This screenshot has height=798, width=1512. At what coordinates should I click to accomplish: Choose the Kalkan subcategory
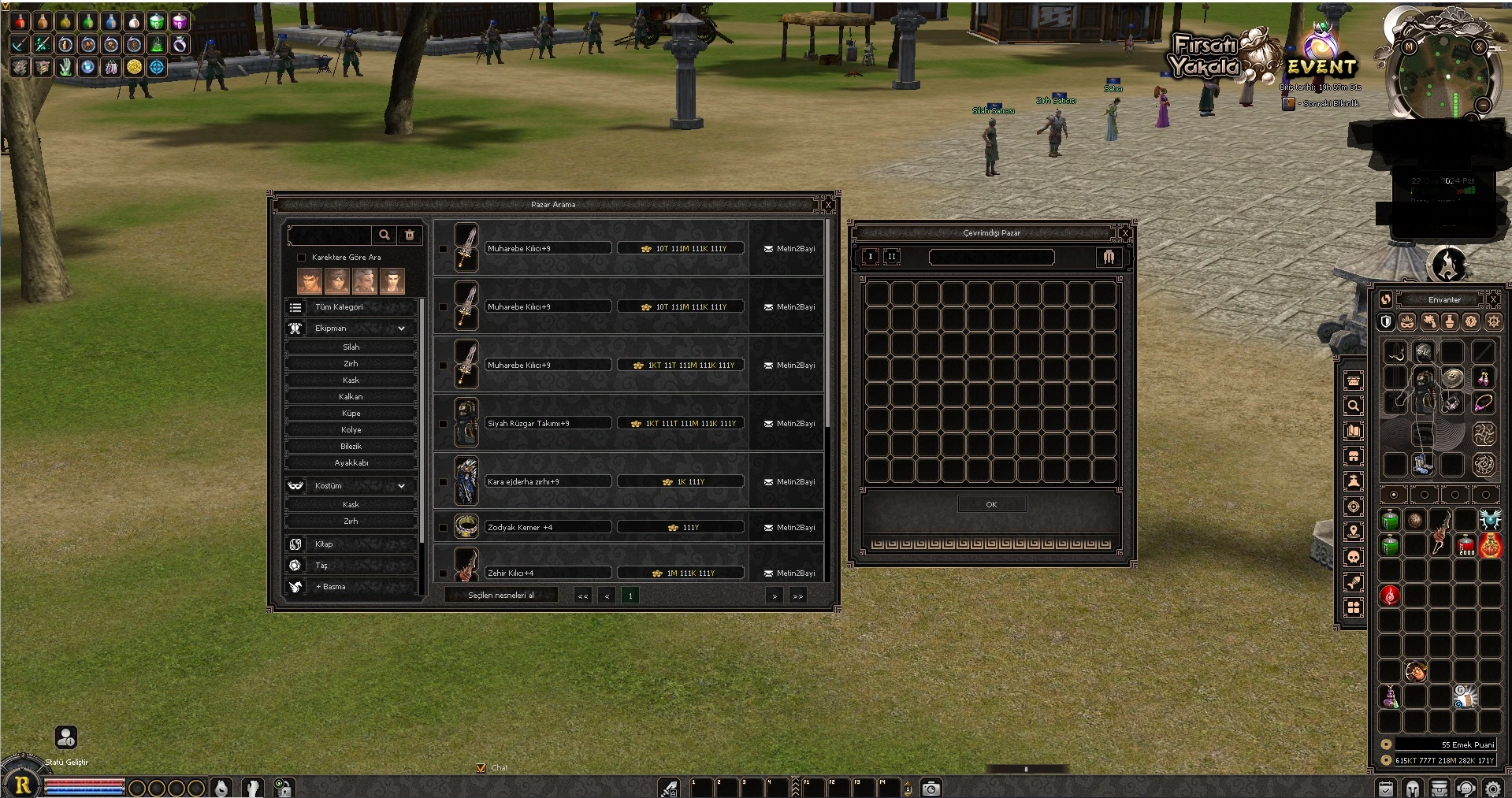click(351, 397)
